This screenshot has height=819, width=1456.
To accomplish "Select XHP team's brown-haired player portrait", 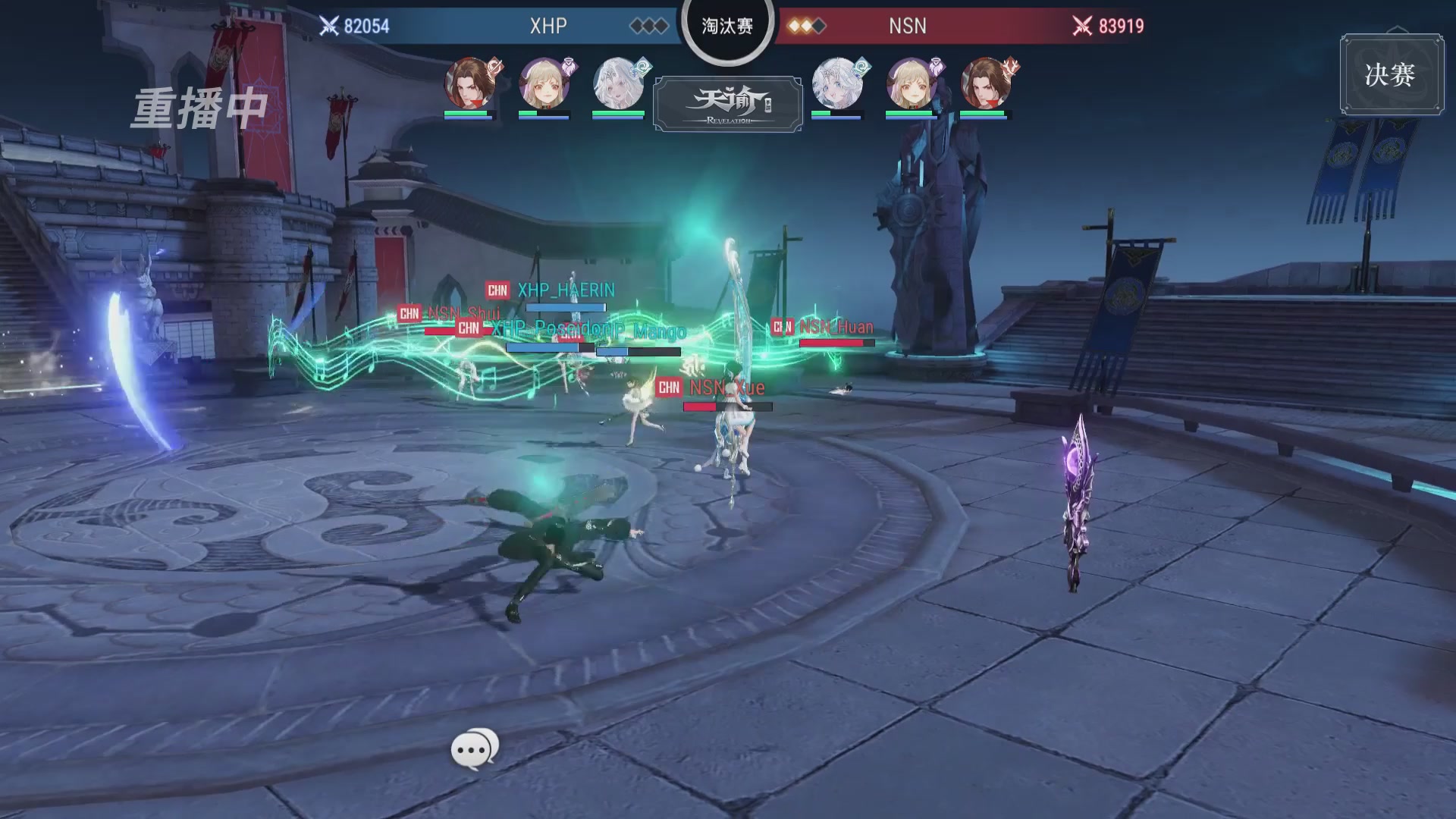I will (x=469, y=83).
